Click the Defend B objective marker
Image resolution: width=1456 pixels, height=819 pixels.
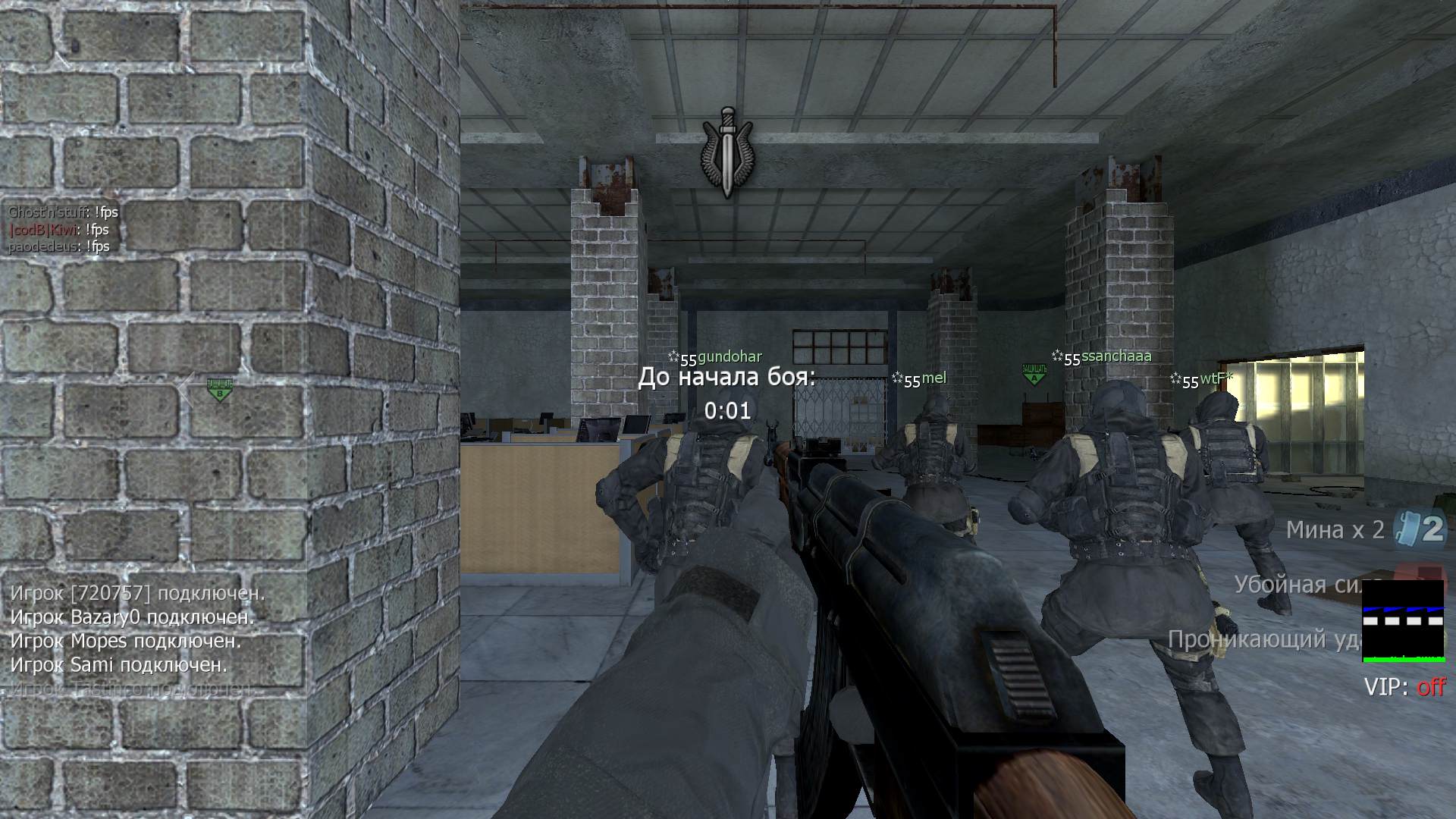tap(219, 391)
